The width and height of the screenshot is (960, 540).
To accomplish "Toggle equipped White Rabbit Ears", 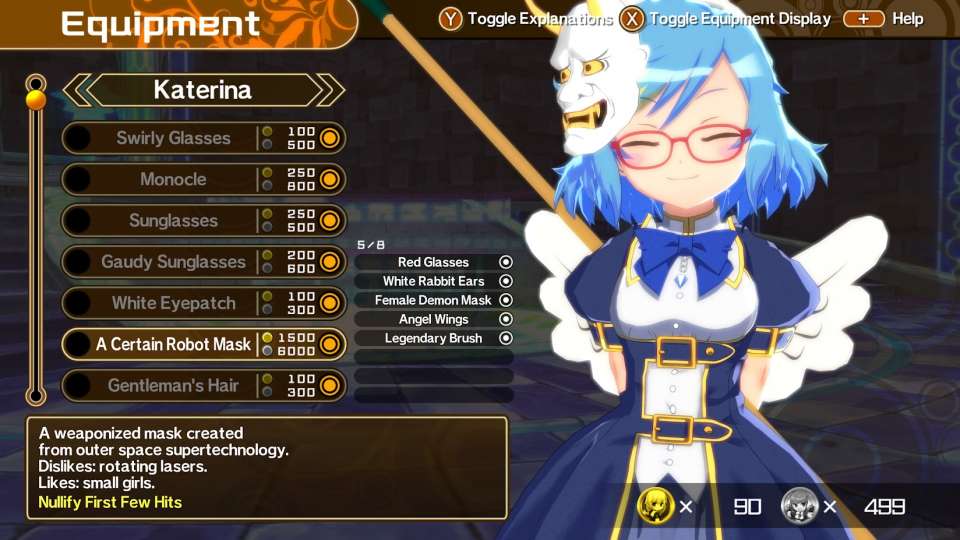I will click(x=433, y=281).
